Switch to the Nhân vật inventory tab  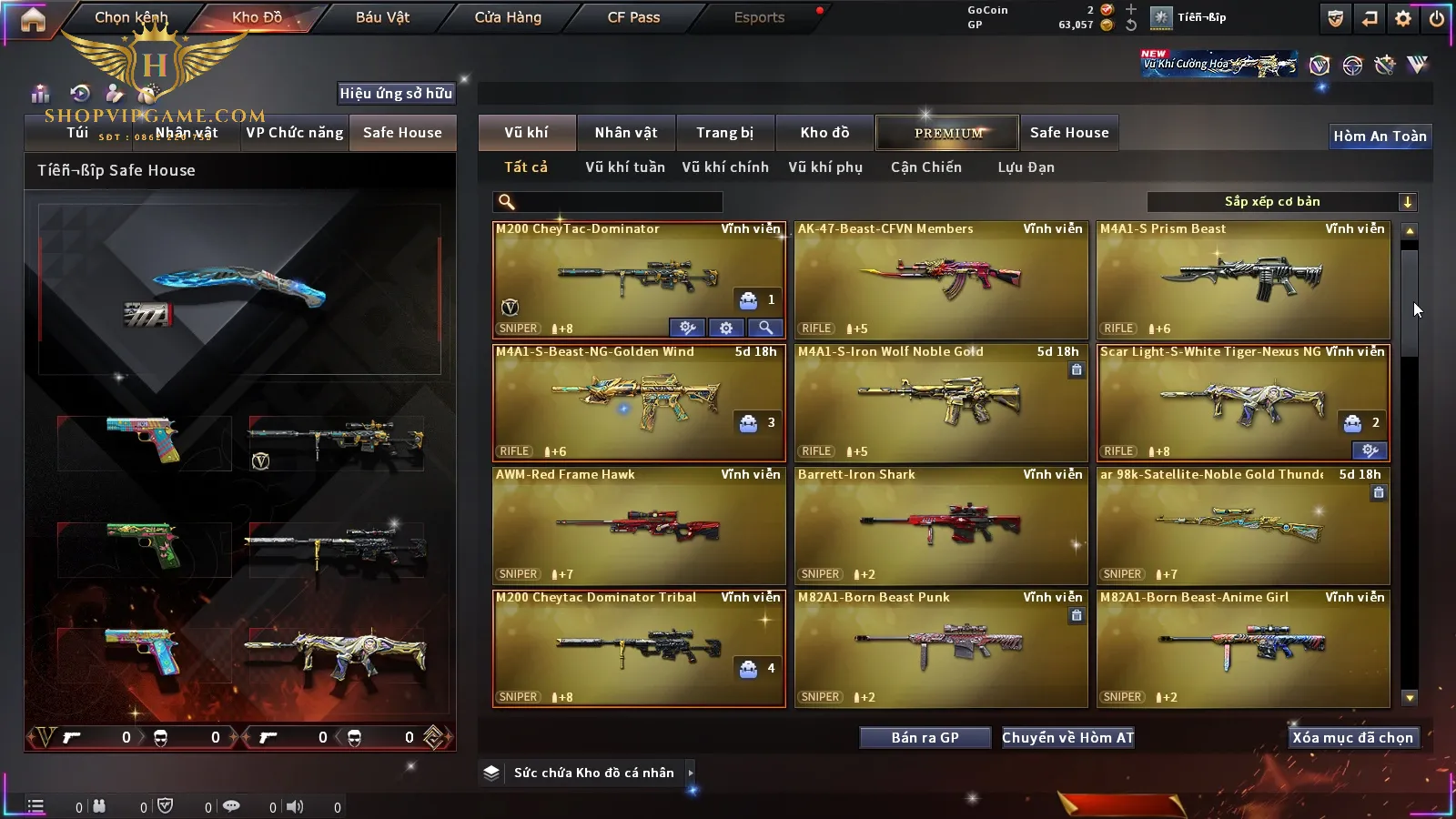[x=625, y=133]
